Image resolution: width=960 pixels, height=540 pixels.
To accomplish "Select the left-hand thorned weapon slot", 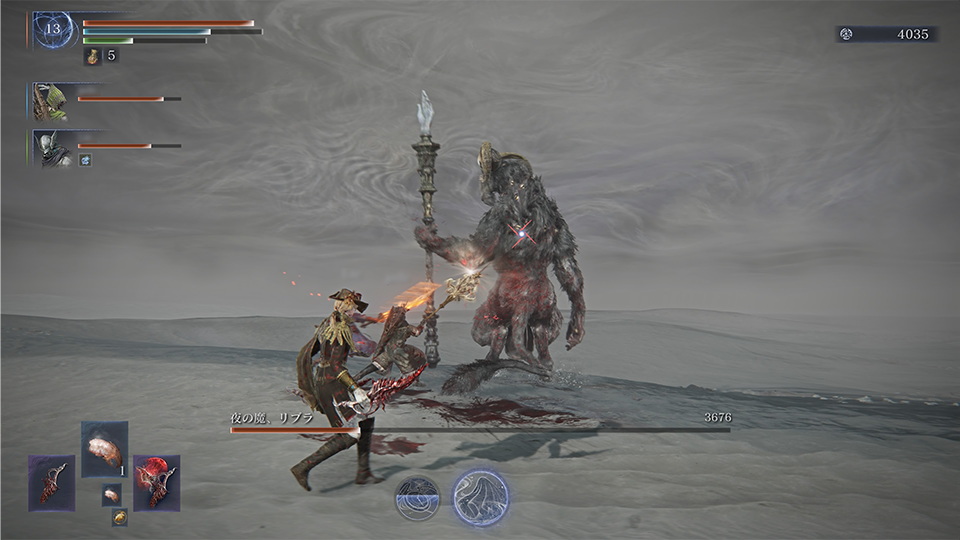I will pyautogui.click(x=51, y=483).
